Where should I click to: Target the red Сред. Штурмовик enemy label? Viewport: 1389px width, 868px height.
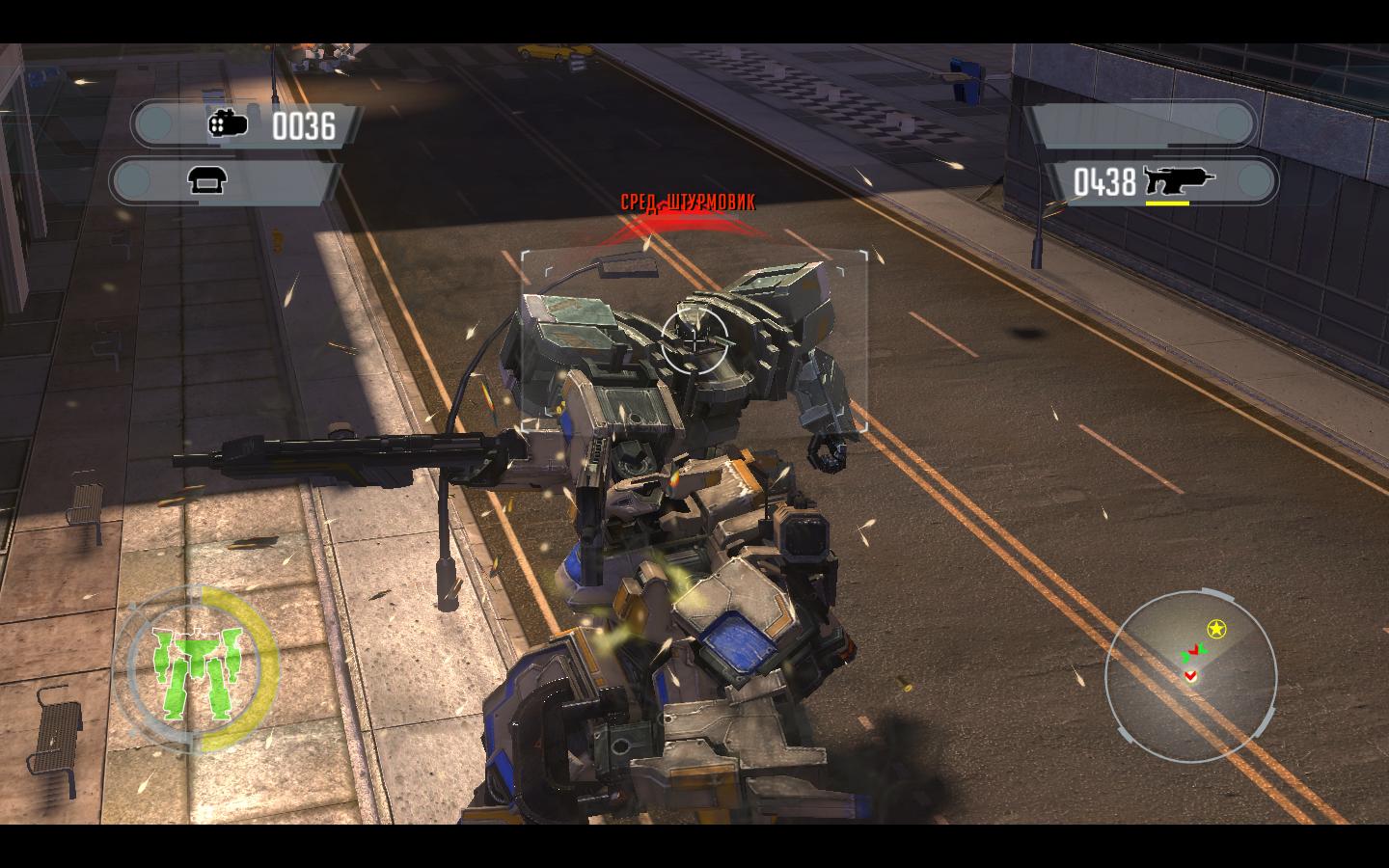click(688, 202)
